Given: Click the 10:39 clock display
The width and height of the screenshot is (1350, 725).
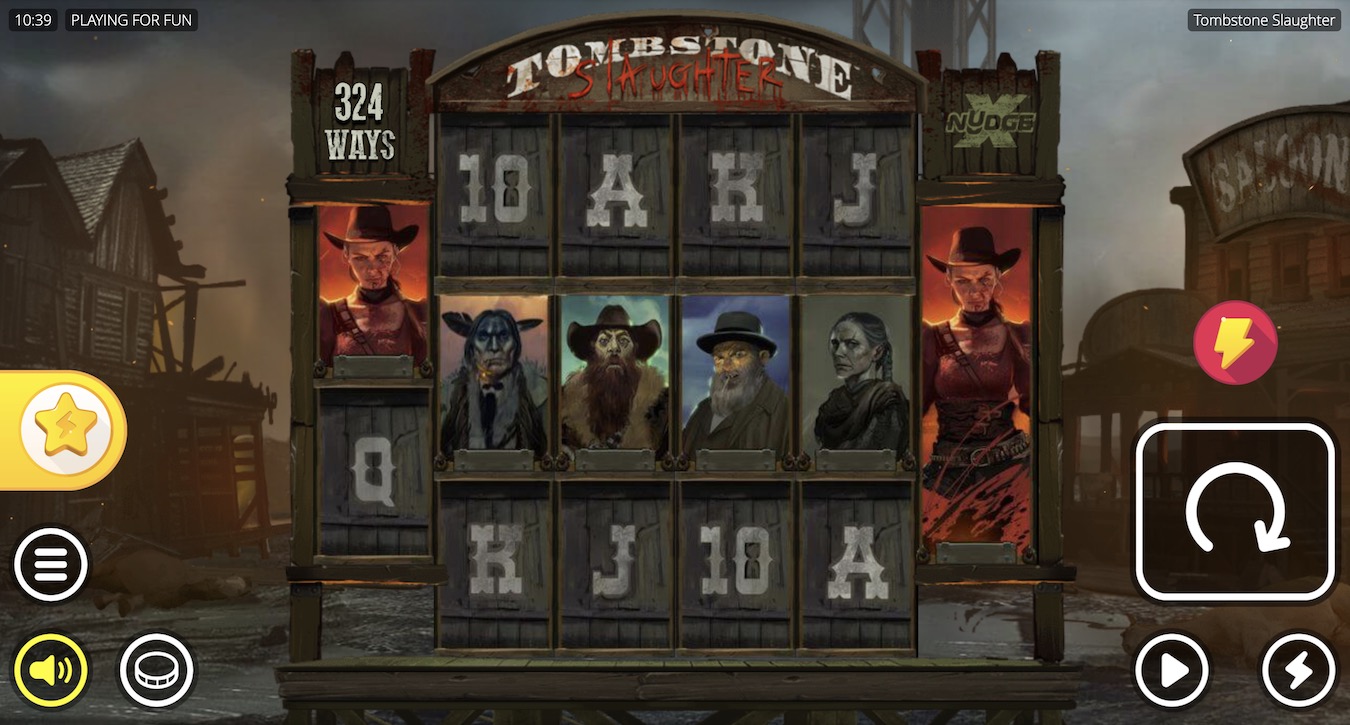Looking at the screenshot, I should click(32, 19).
